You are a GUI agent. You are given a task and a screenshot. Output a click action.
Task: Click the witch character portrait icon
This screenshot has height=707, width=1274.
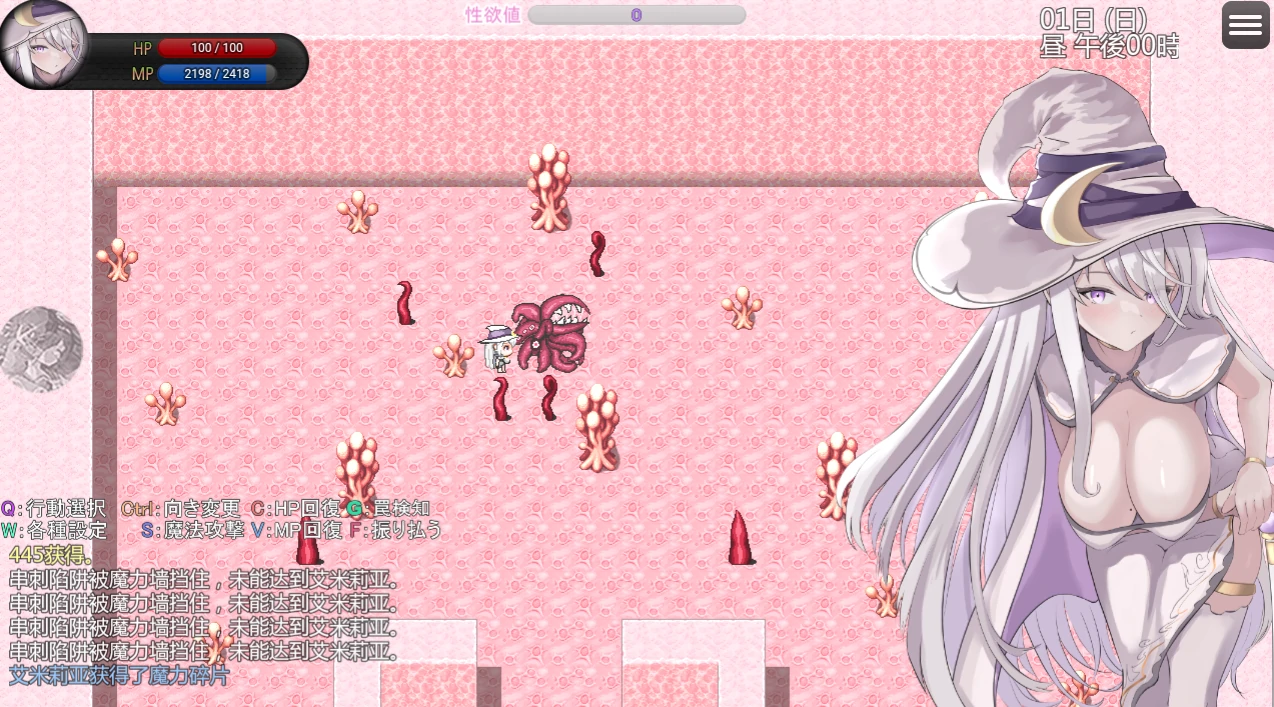pos(42,43)
